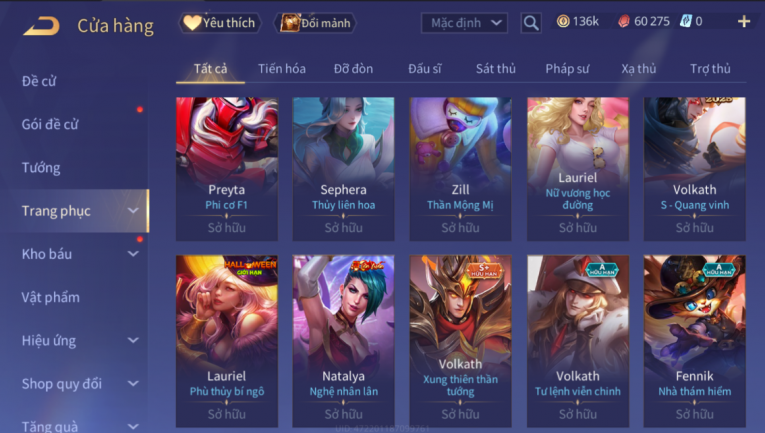Show the Sát thủ skins tab
This screenshot has width=765, height=433.
(496, 69)
